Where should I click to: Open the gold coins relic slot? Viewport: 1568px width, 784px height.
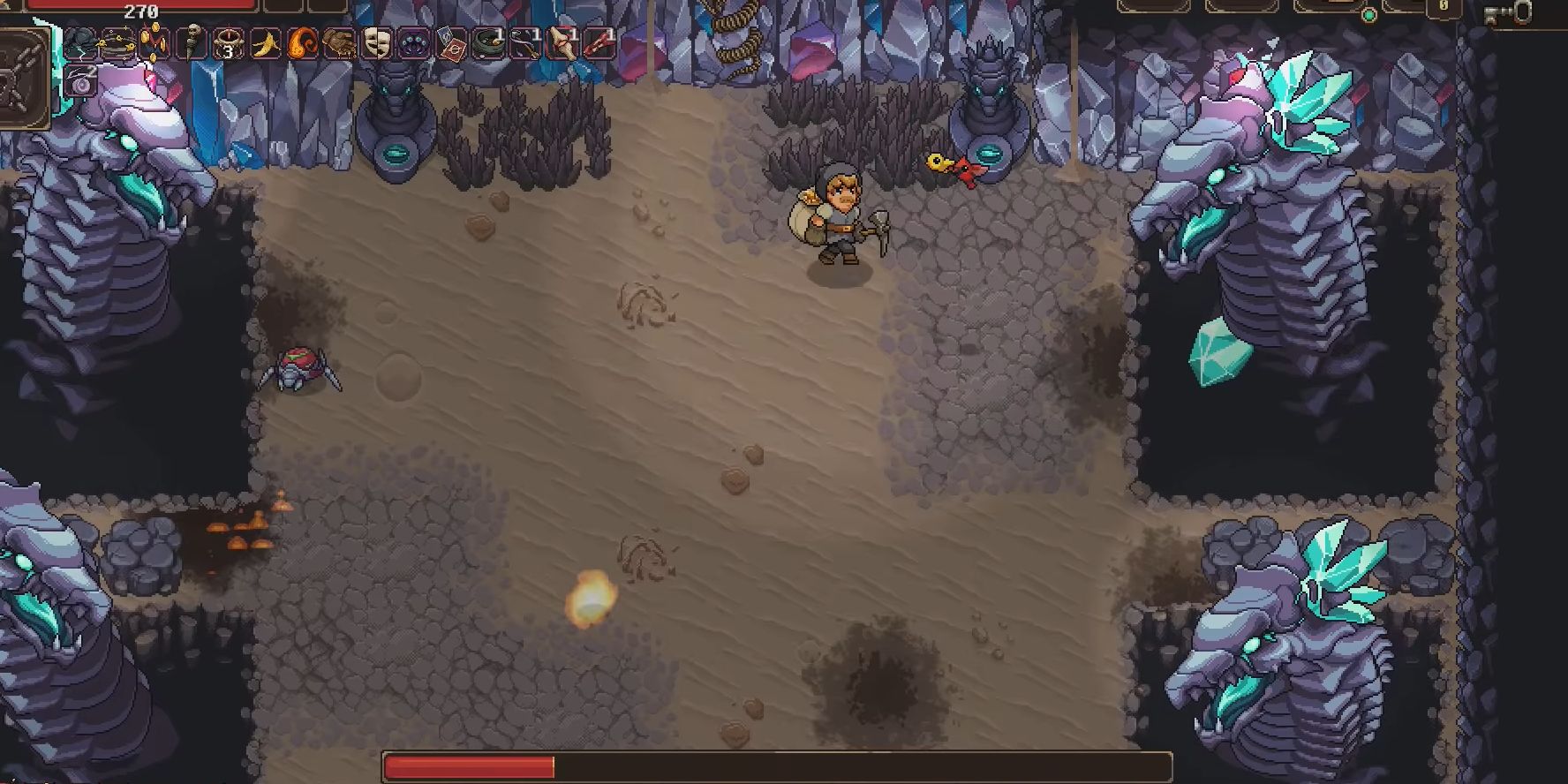[x=153, y=42]
